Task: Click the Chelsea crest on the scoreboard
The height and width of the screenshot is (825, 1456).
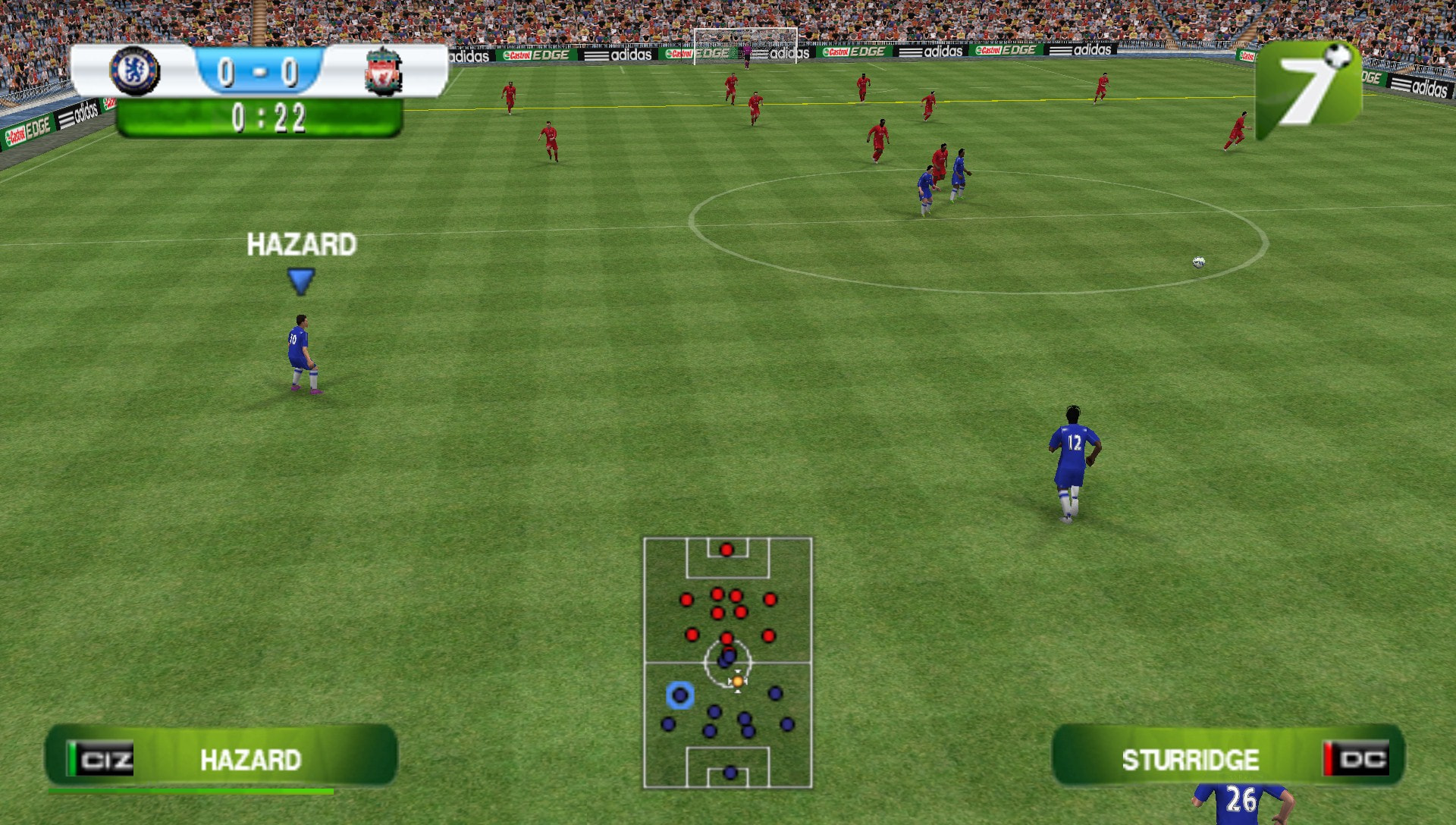Action: [x=135, y=71]
